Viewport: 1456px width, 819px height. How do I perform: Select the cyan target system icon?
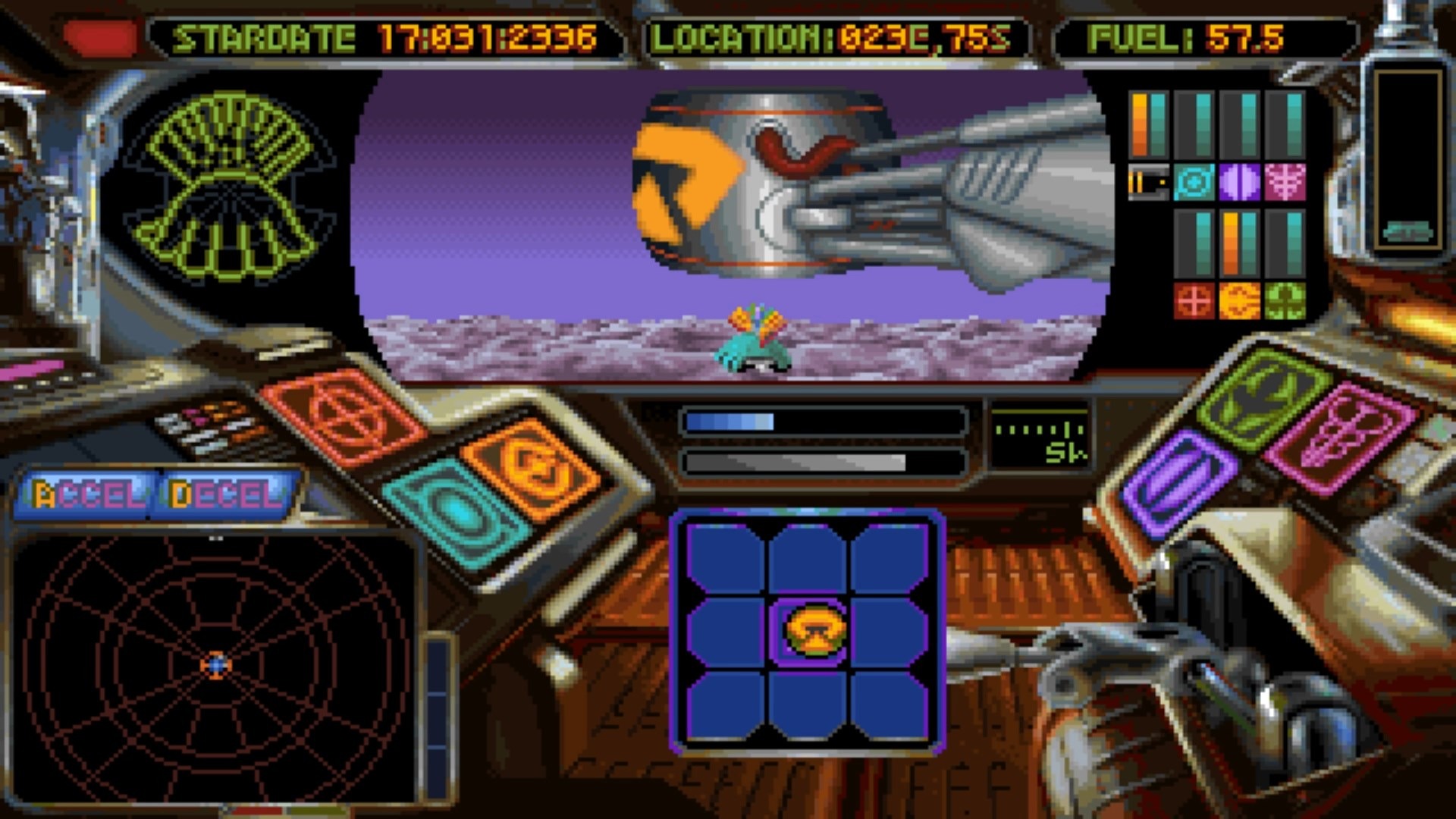1194,183
